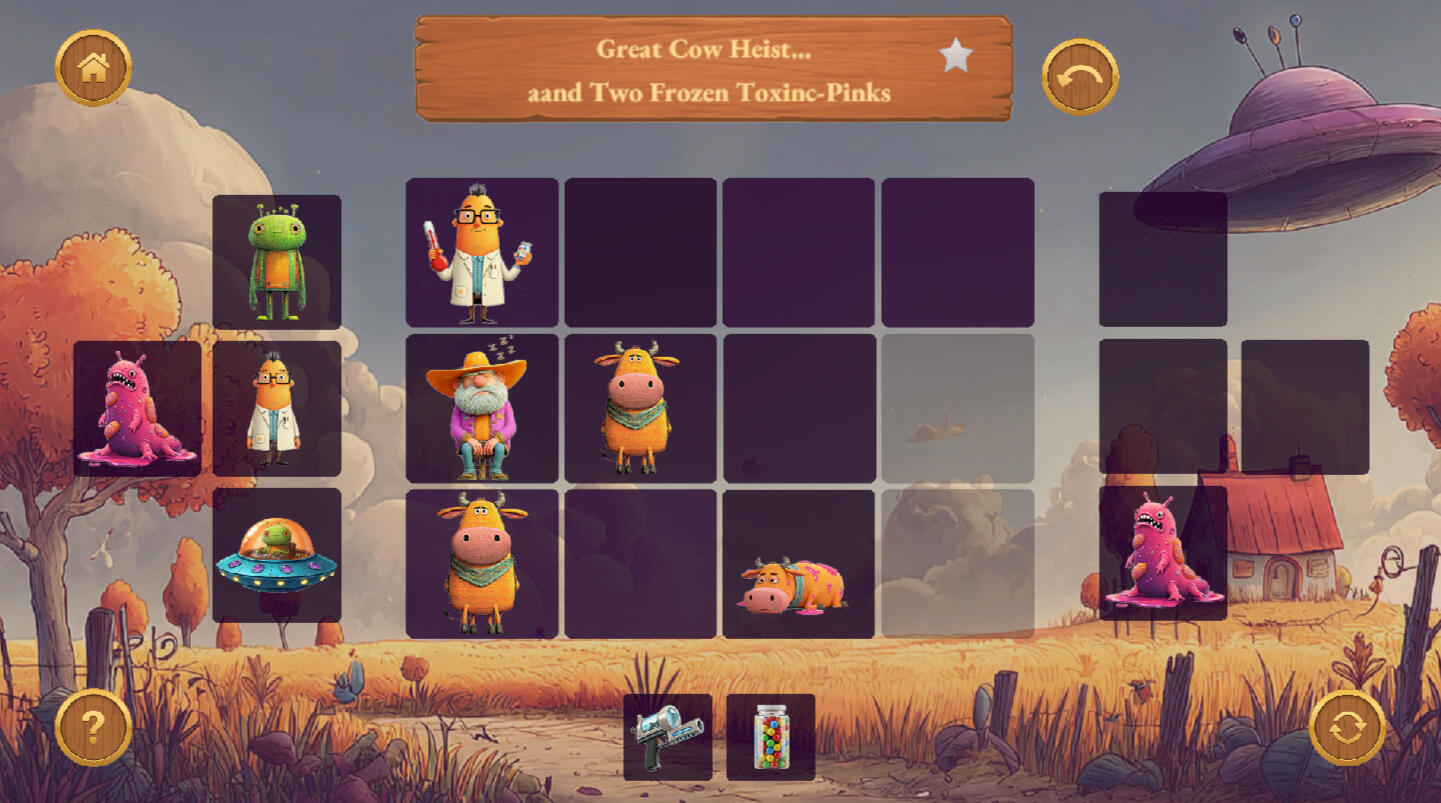Open the question mark hint button
Viewport: 1441px width, 803px height.
tap(93, 727)
